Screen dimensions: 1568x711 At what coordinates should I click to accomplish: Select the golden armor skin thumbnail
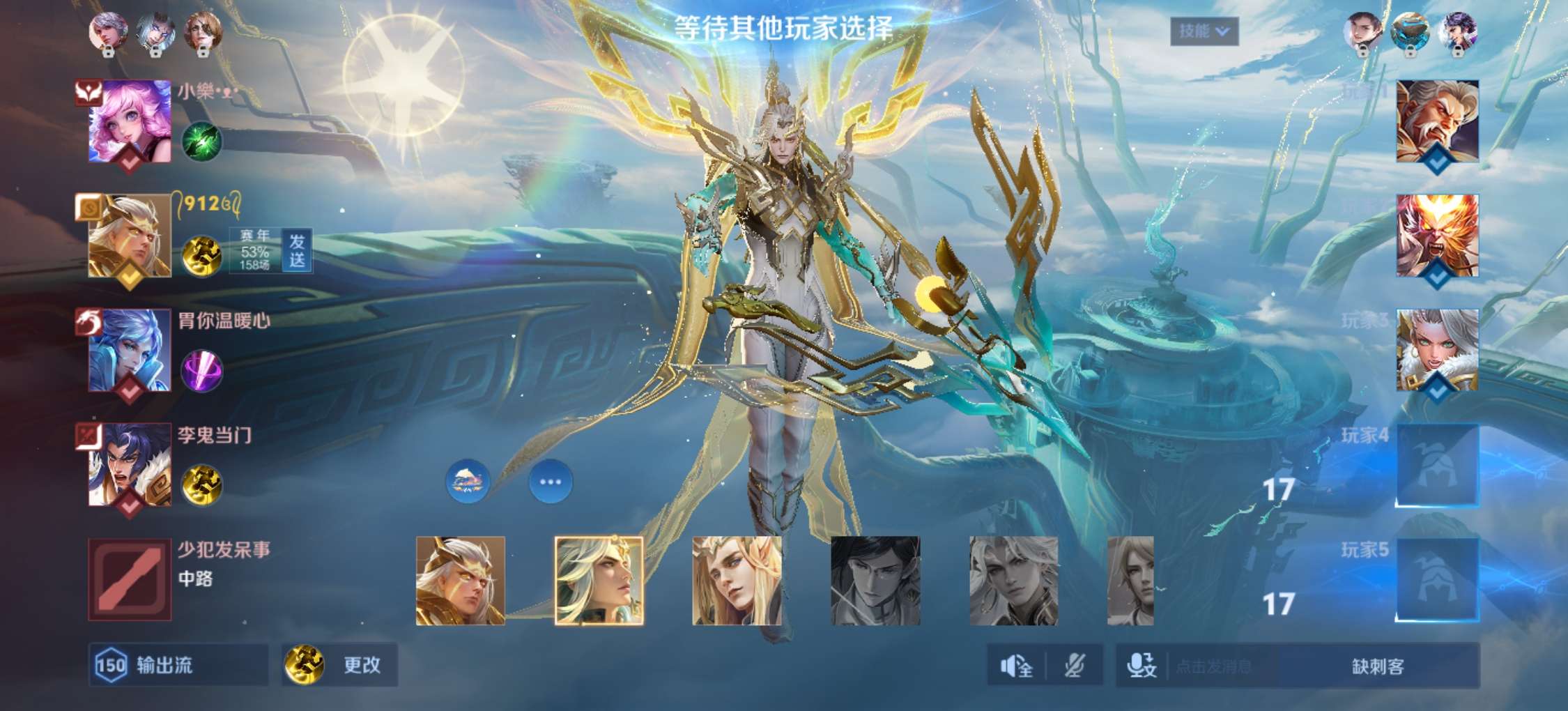(x=460, y=581)
